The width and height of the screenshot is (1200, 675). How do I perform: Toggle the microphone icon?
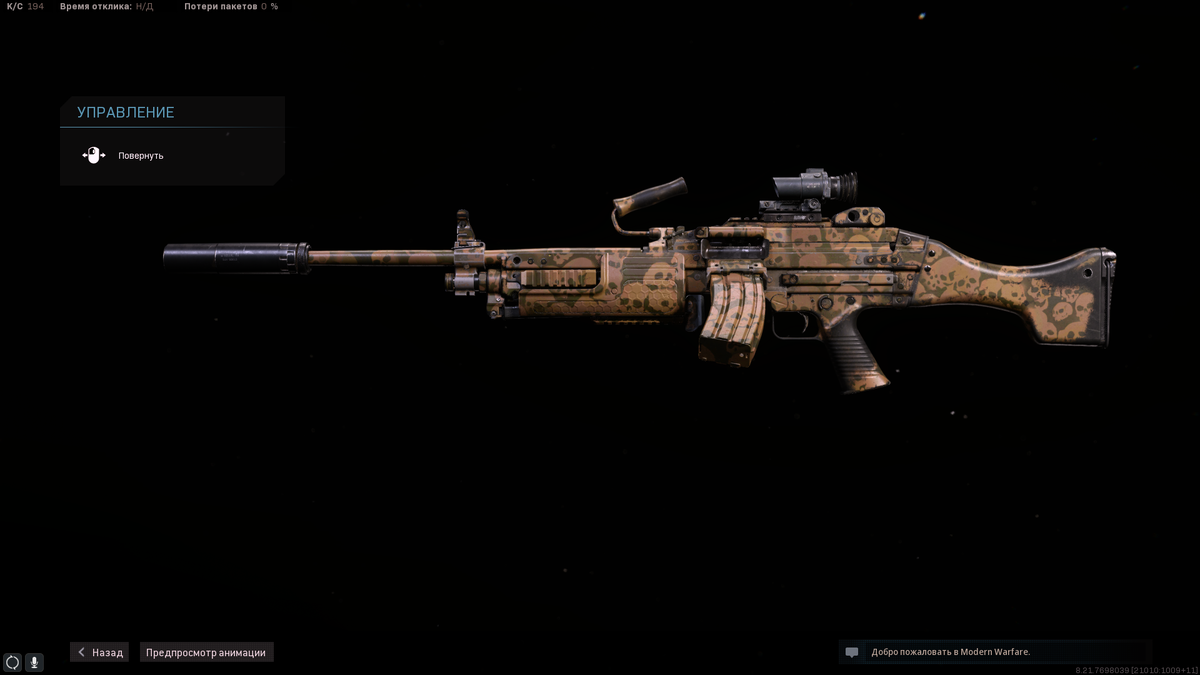(x=34, y=662)
